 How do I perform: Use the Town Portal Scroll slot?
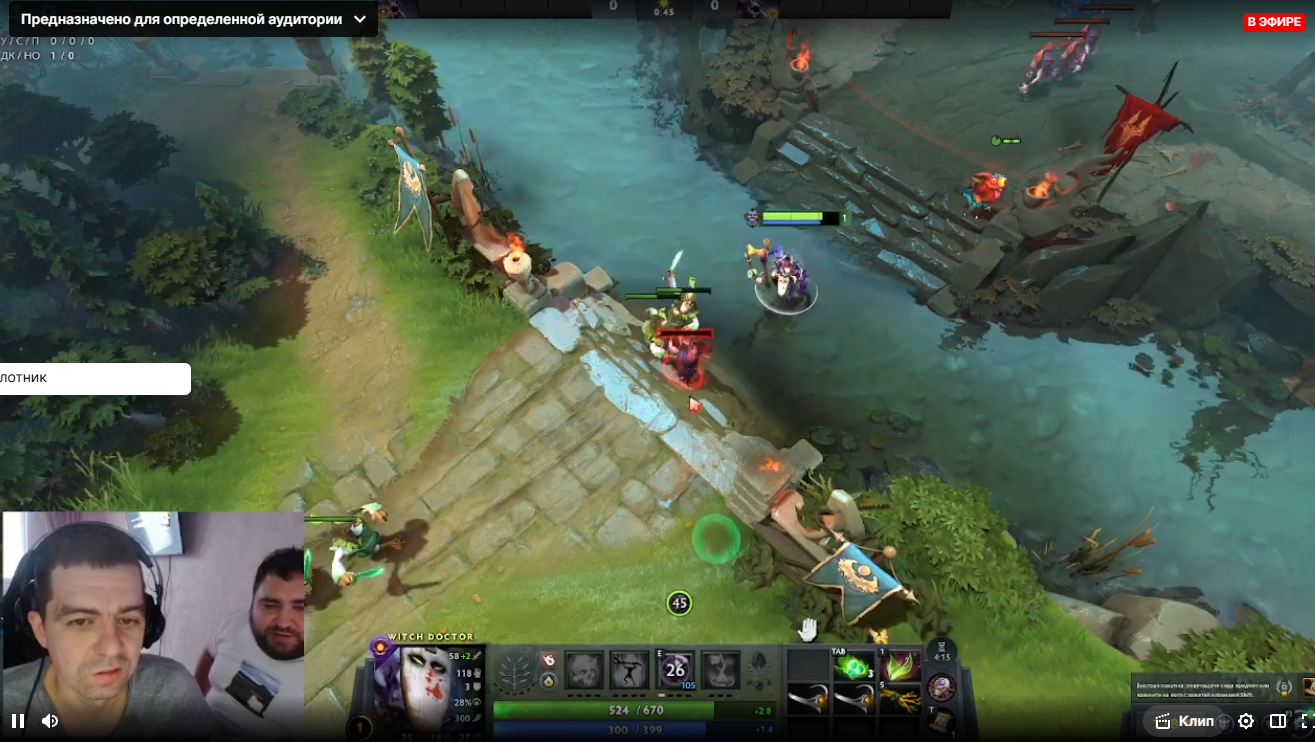[x=940, y=719]
